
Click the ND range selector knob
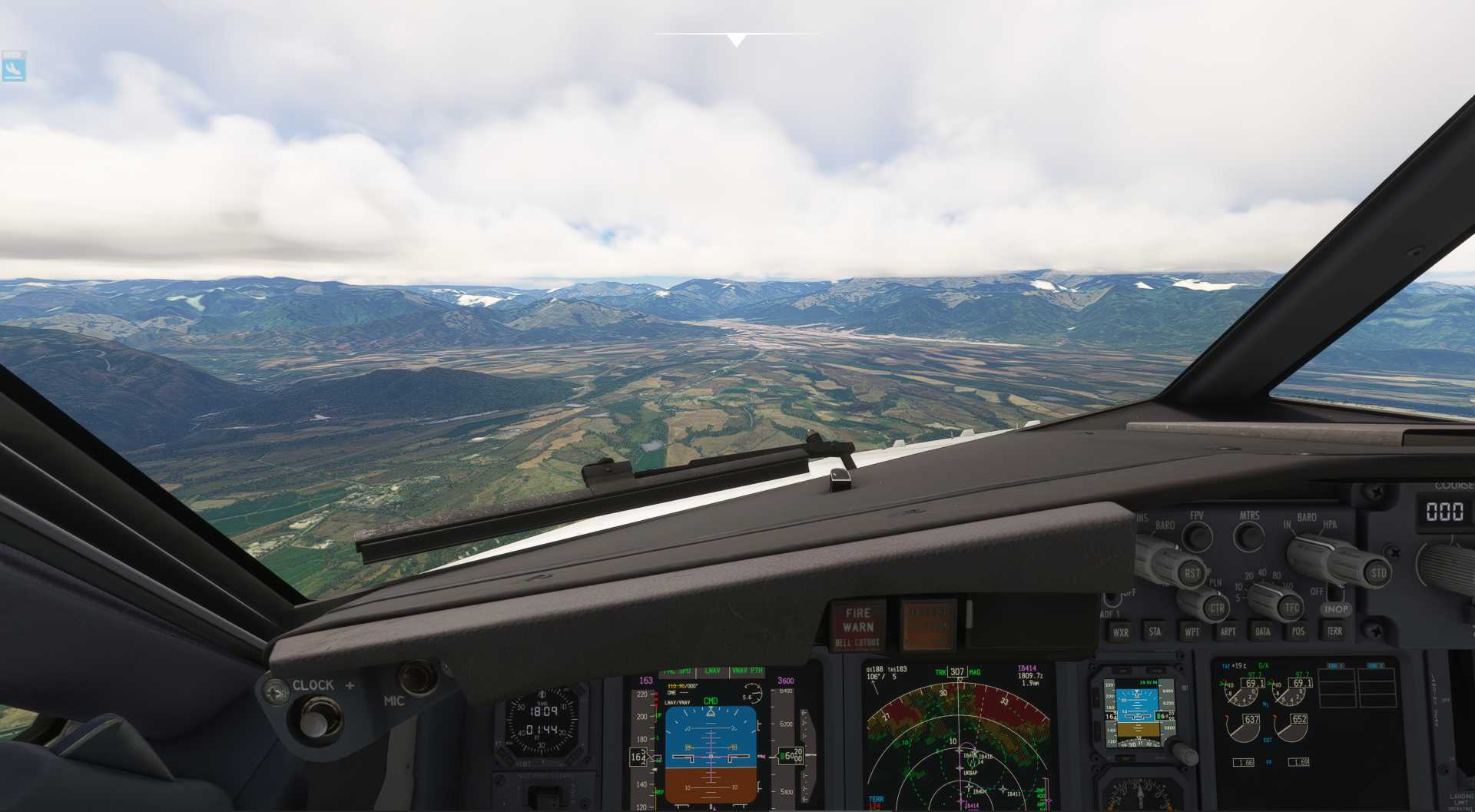point(1264,598)
